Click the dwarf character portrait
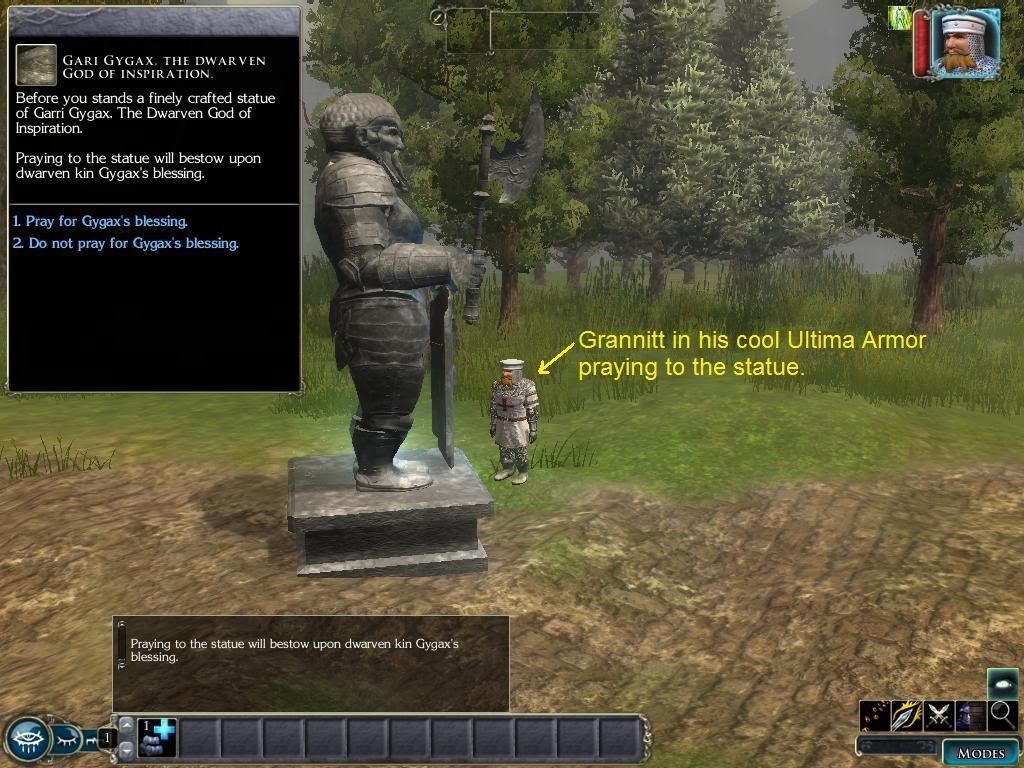The width and height of the screenshot is (1024, 768). pos(965,42)
